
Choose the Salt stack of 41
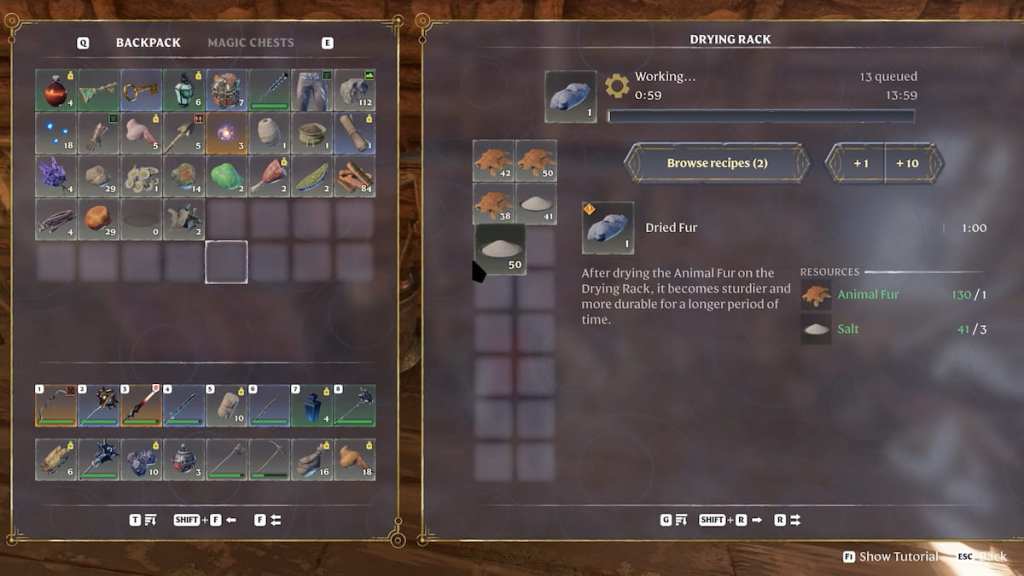click(x=536, y=204)
